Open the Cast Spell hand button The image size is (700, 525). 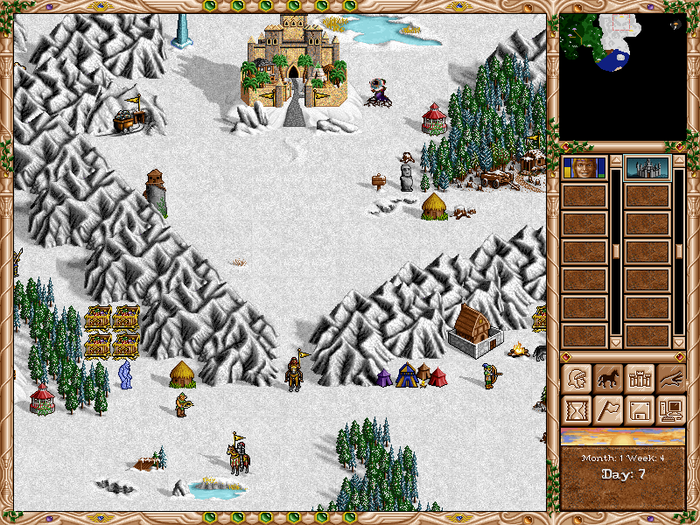click(669, 378)
